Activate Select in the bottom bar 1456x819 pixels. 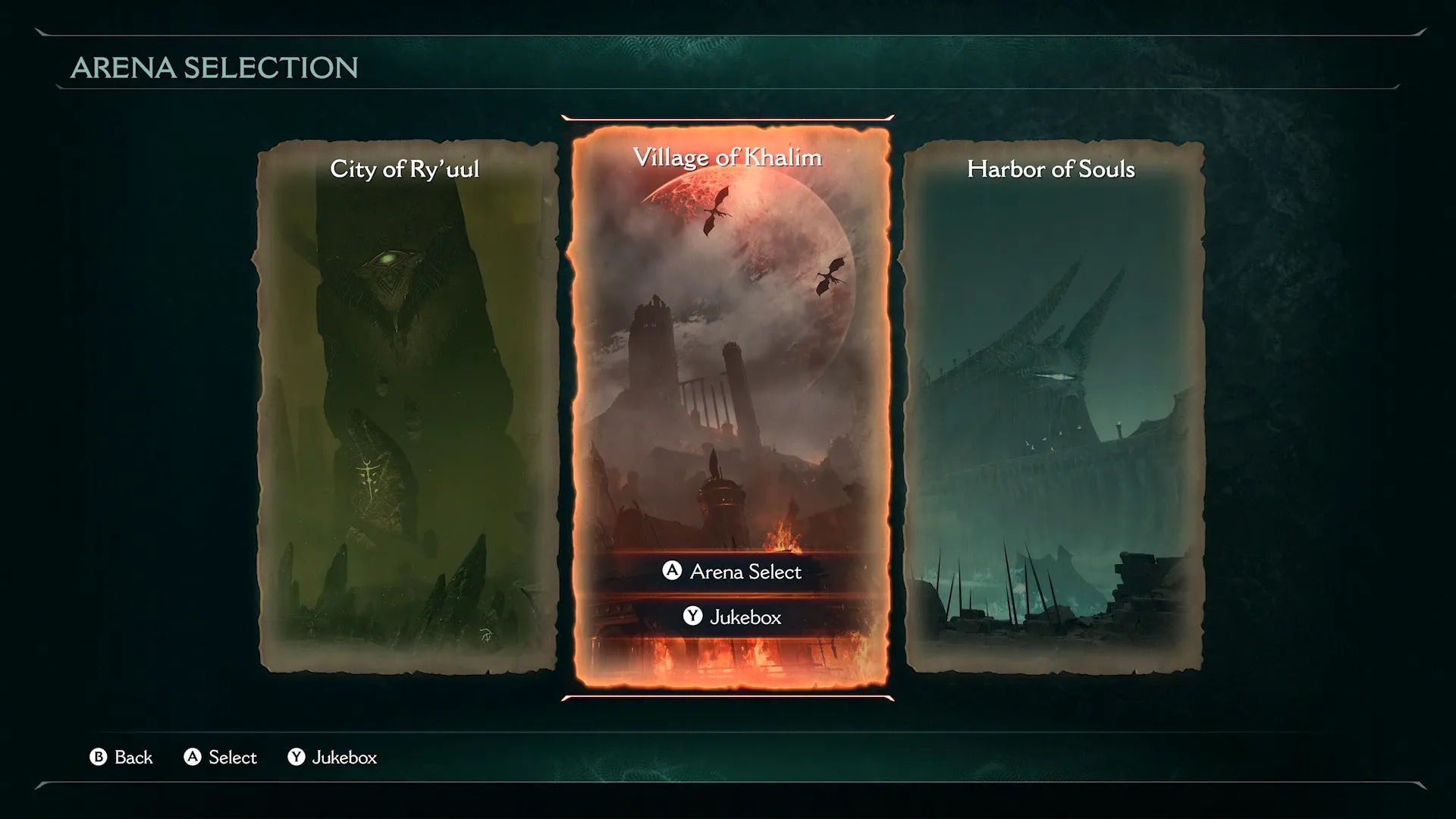click(x=221, y=758)
